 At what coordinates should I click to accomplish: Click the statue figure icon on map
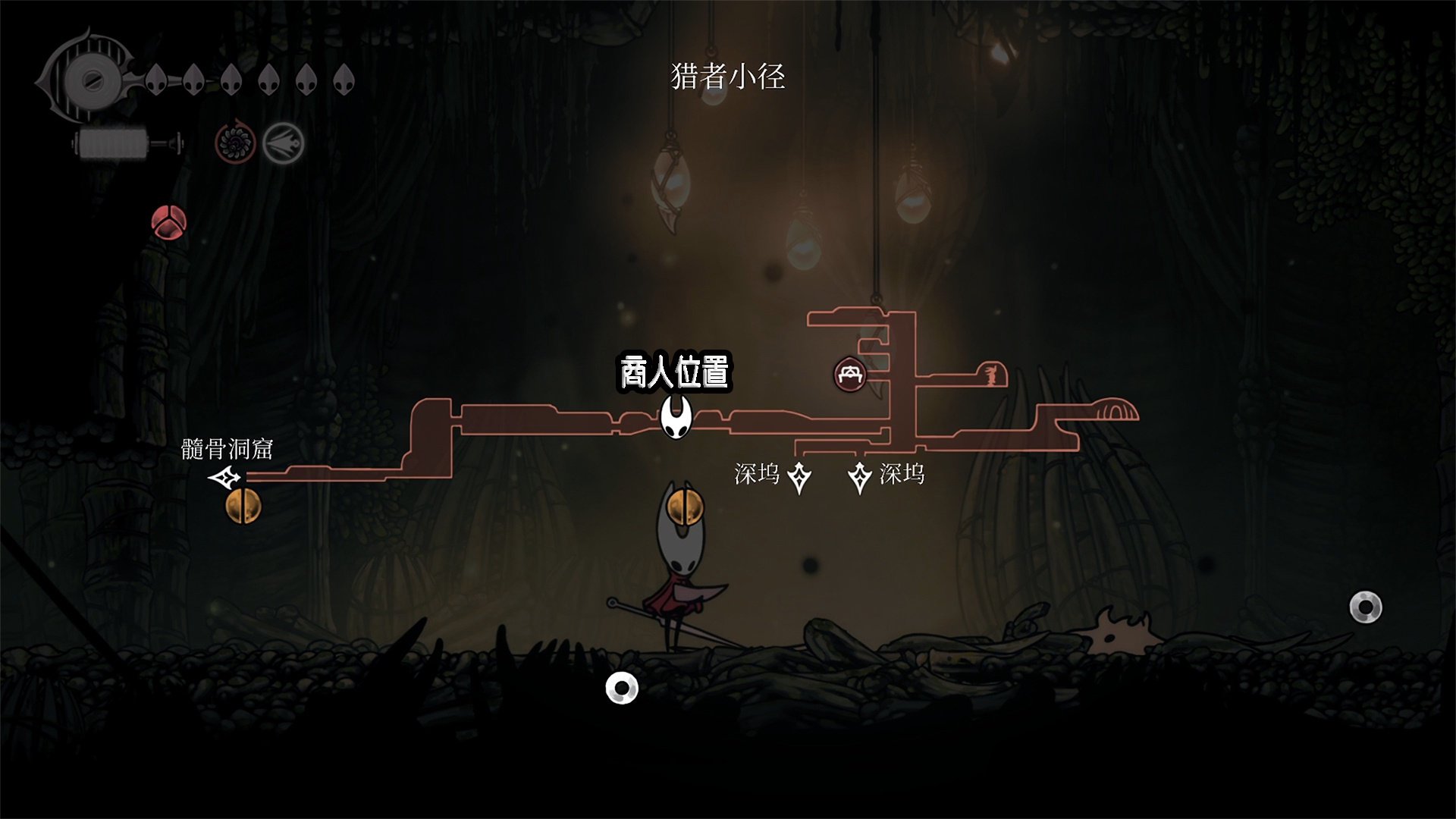(x=990, y=375)
